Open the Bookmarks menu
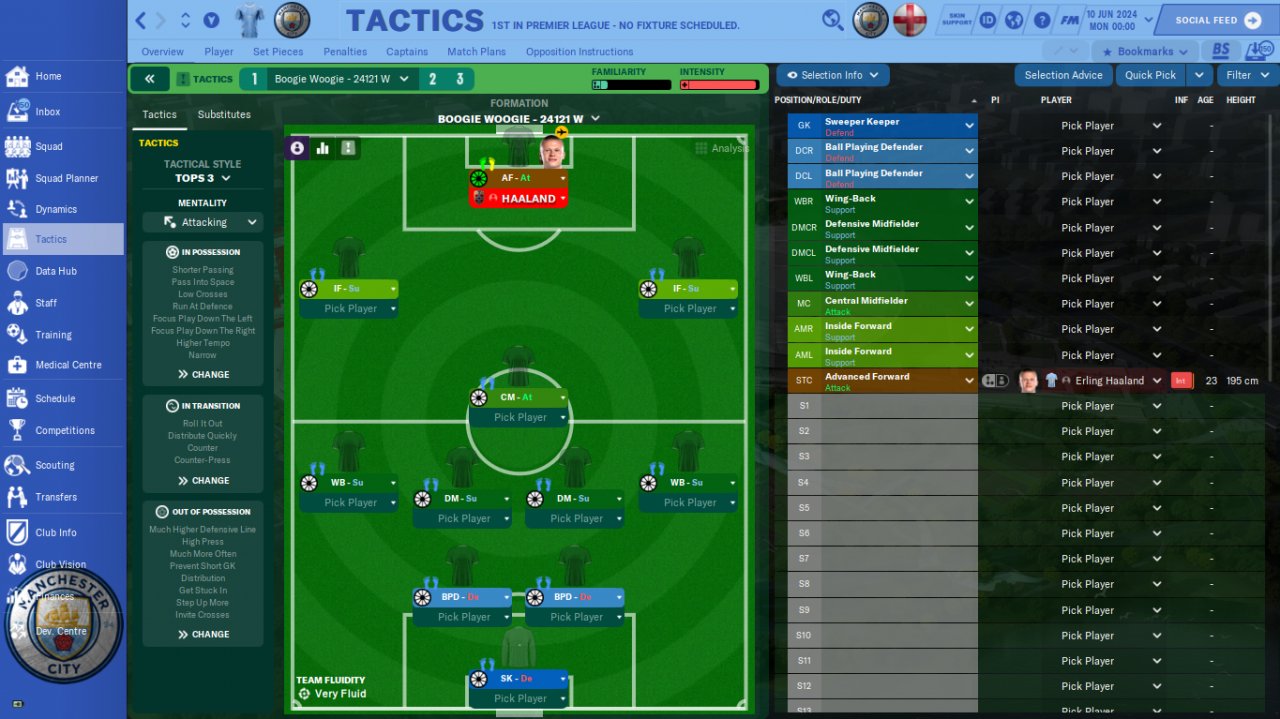This screenshot has height=719, width=1280. (x=1145, y=52)
